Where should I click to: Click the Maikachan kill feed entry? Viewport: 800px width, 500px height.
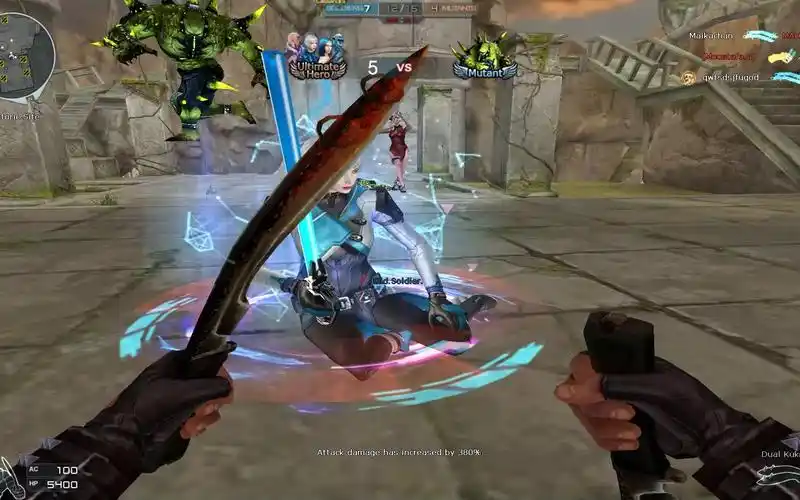[x=712, y=36]
